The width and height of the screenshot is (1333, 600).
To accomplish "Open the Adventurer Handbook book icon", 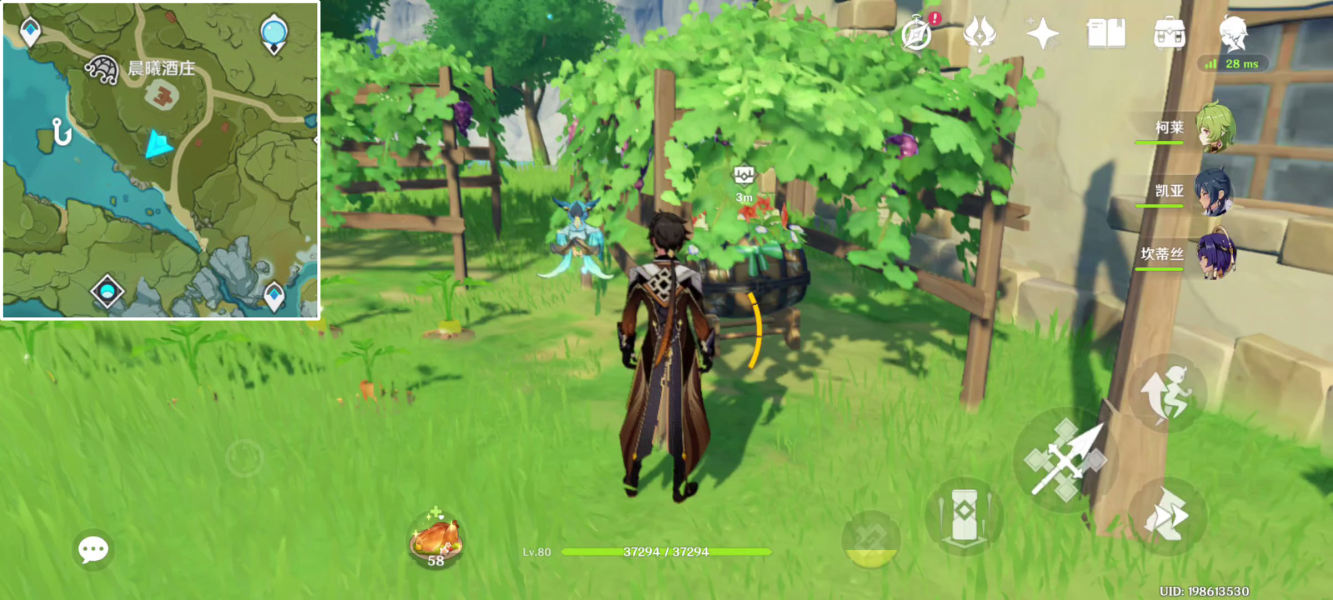I will coord(1106,34).
